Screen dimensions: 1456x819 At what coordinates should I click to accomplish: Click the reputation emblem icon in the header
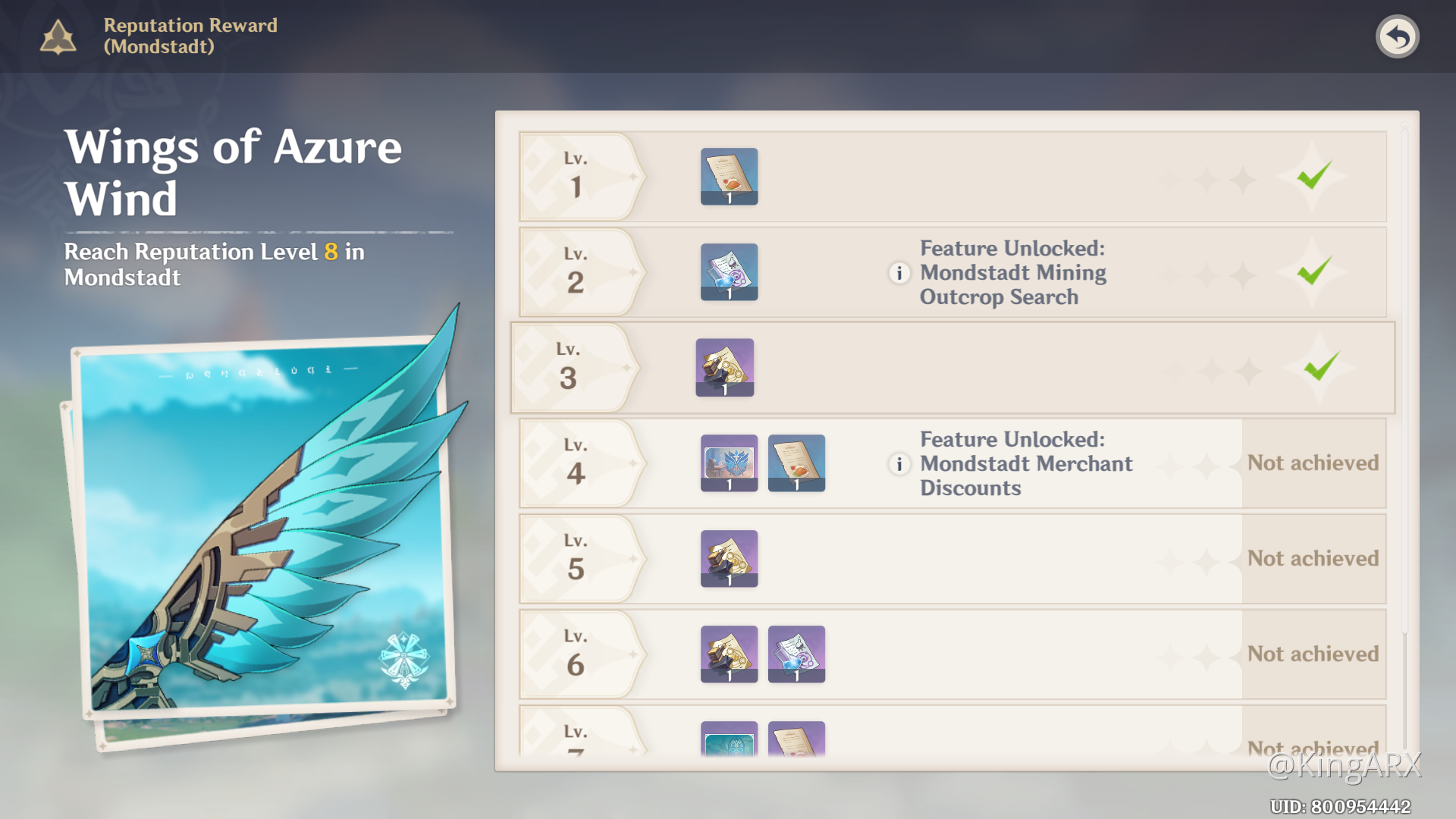[58, 36]
